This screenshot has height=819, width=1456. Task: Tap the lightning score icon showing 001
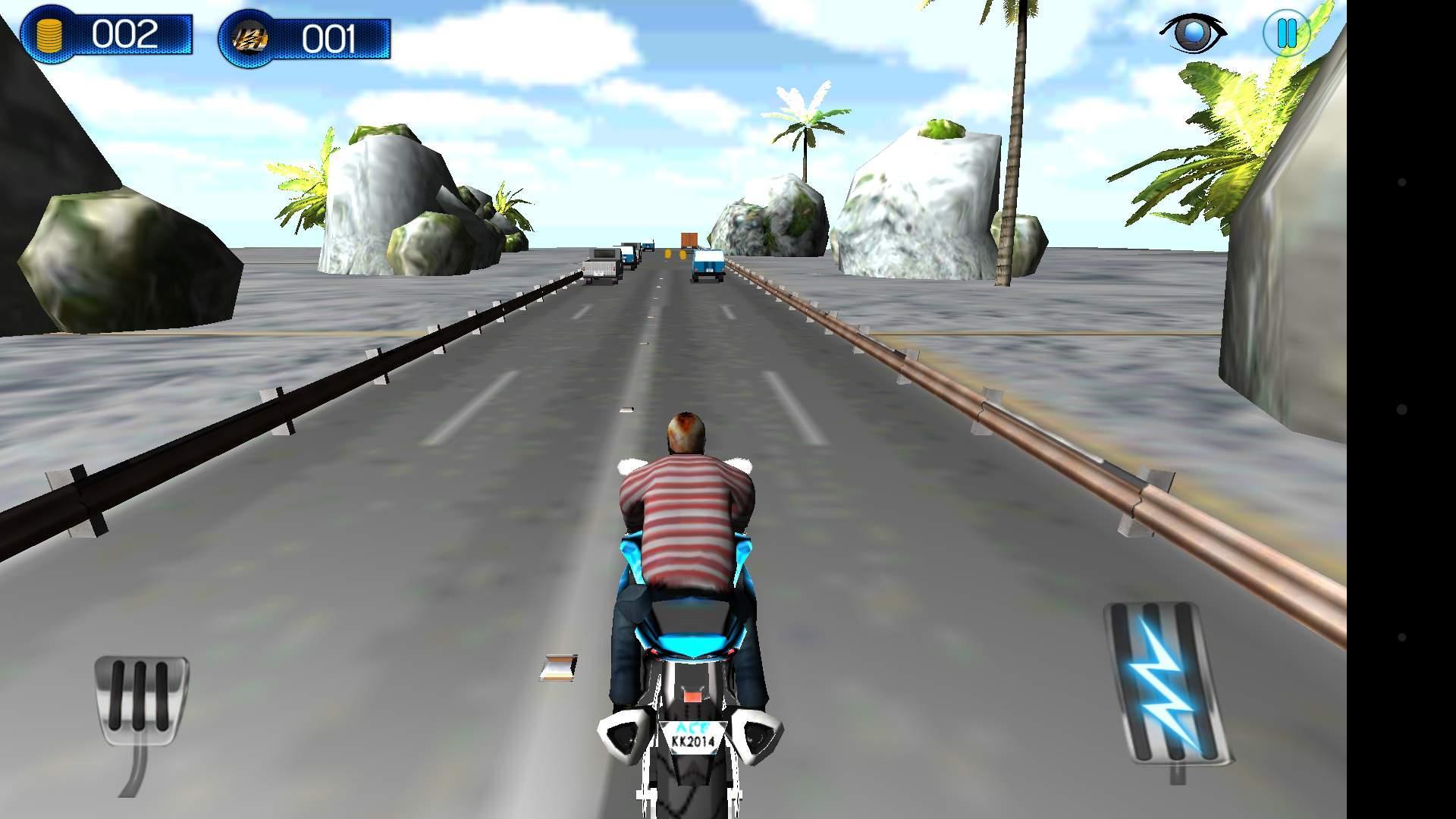pyautogui.click(x=250, y=36)
